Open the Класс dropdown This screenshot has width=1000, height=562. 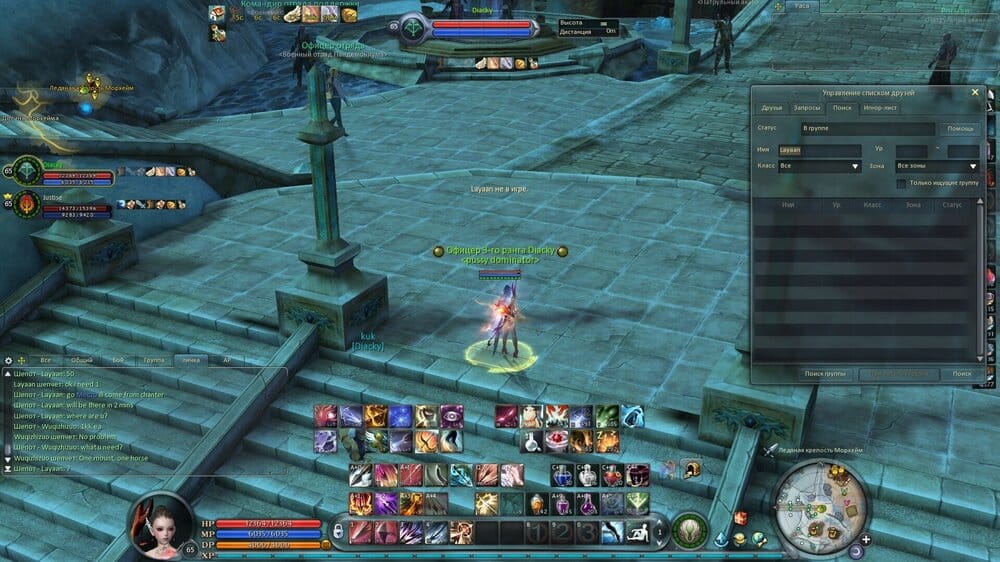click(819, 166)
